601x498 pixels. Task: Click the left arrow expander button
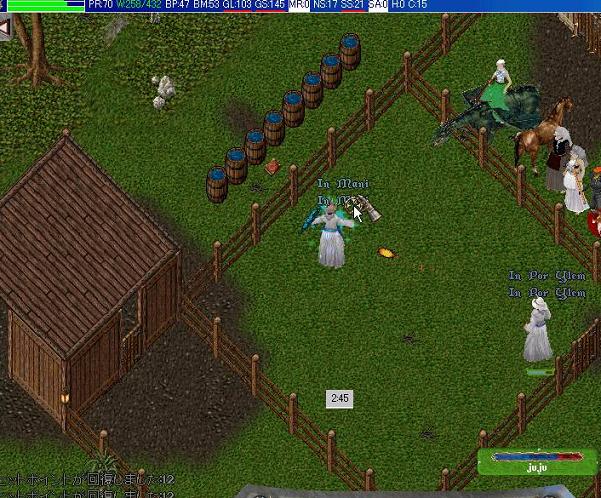(x=5, y=27)
